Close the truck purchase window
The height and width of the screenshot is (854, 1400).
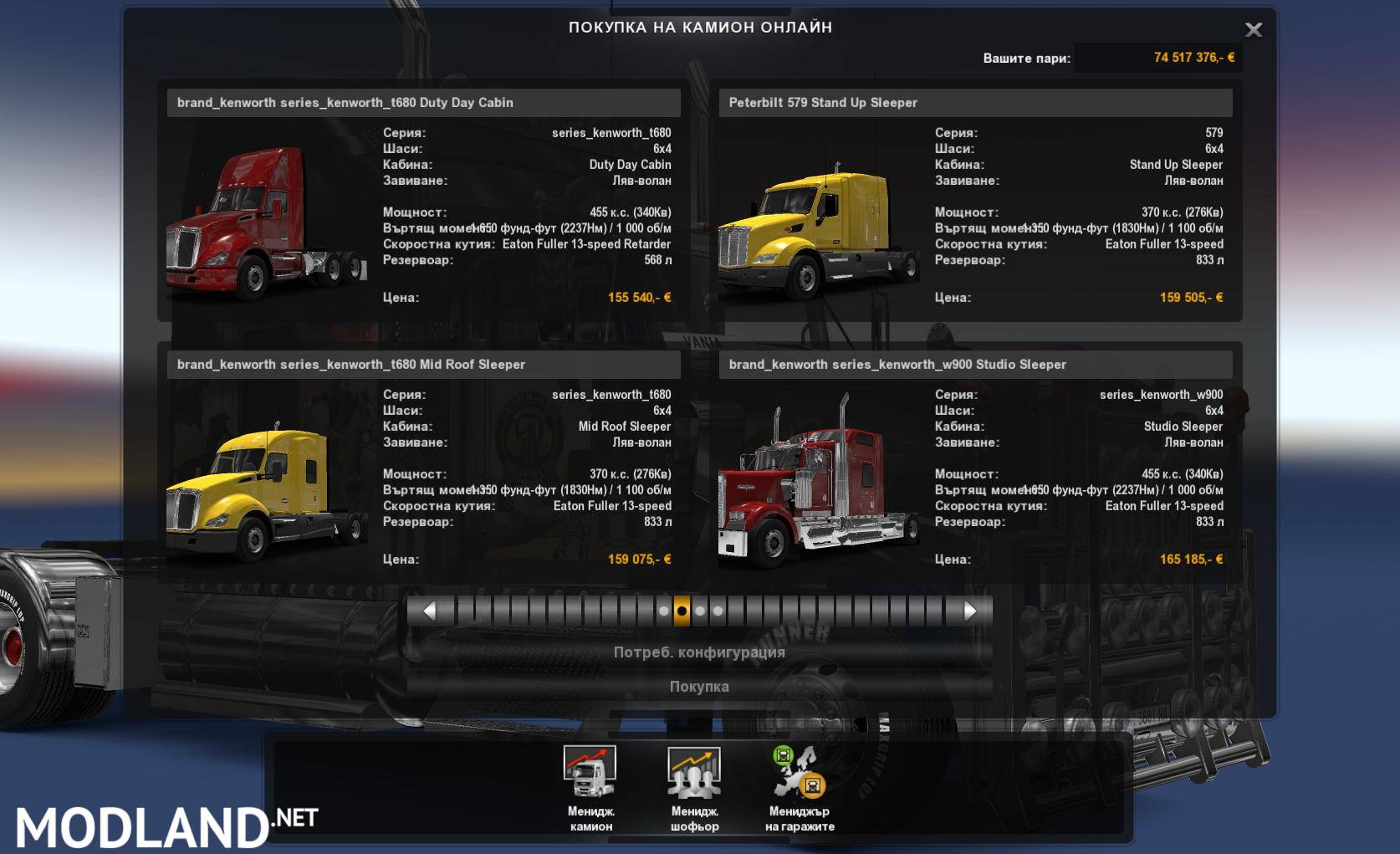pos(1253,30)
